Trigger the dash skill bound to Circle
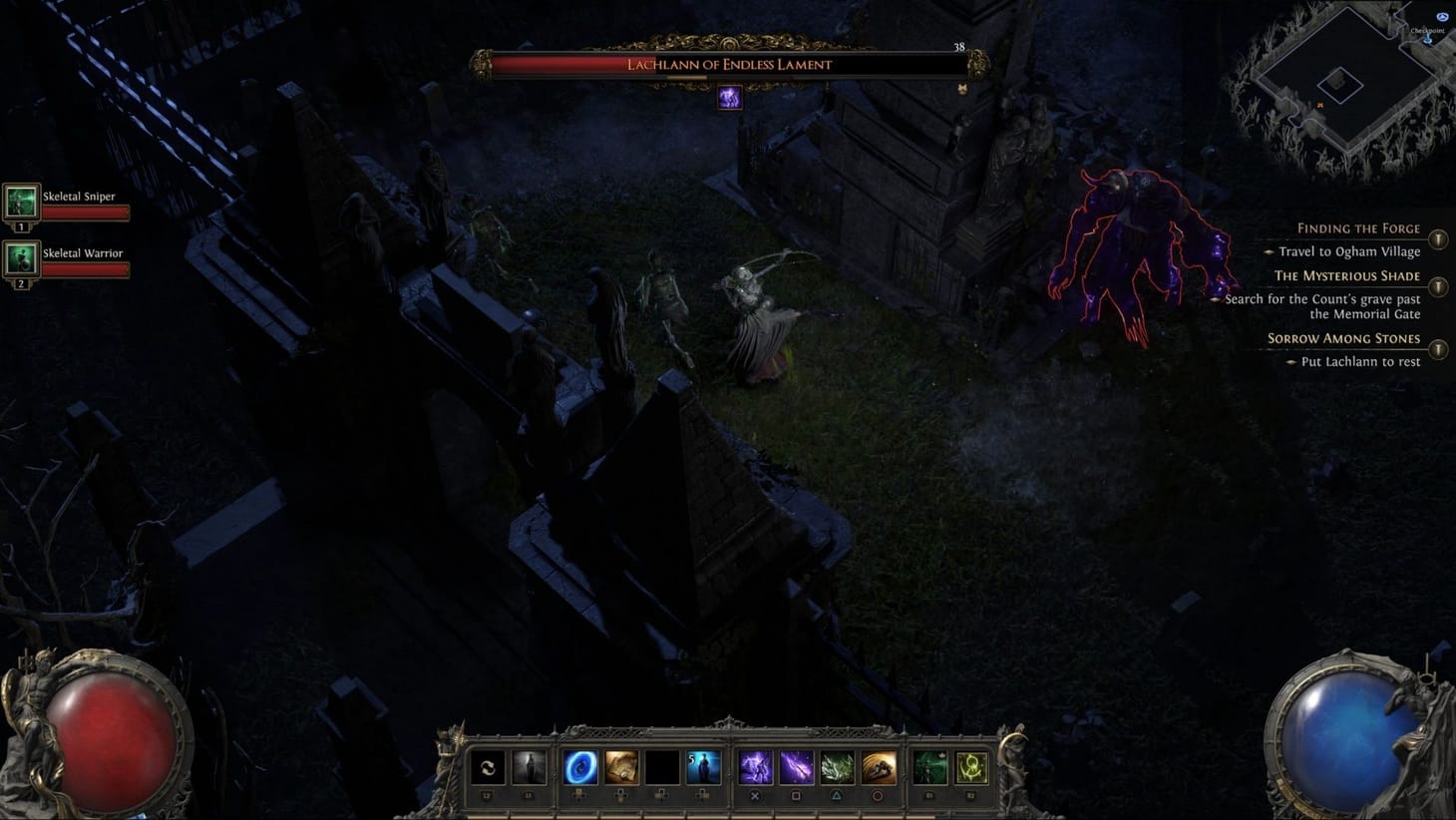Image resolution: width=1456 pixels, height=820 pixels. click(880, 766)
